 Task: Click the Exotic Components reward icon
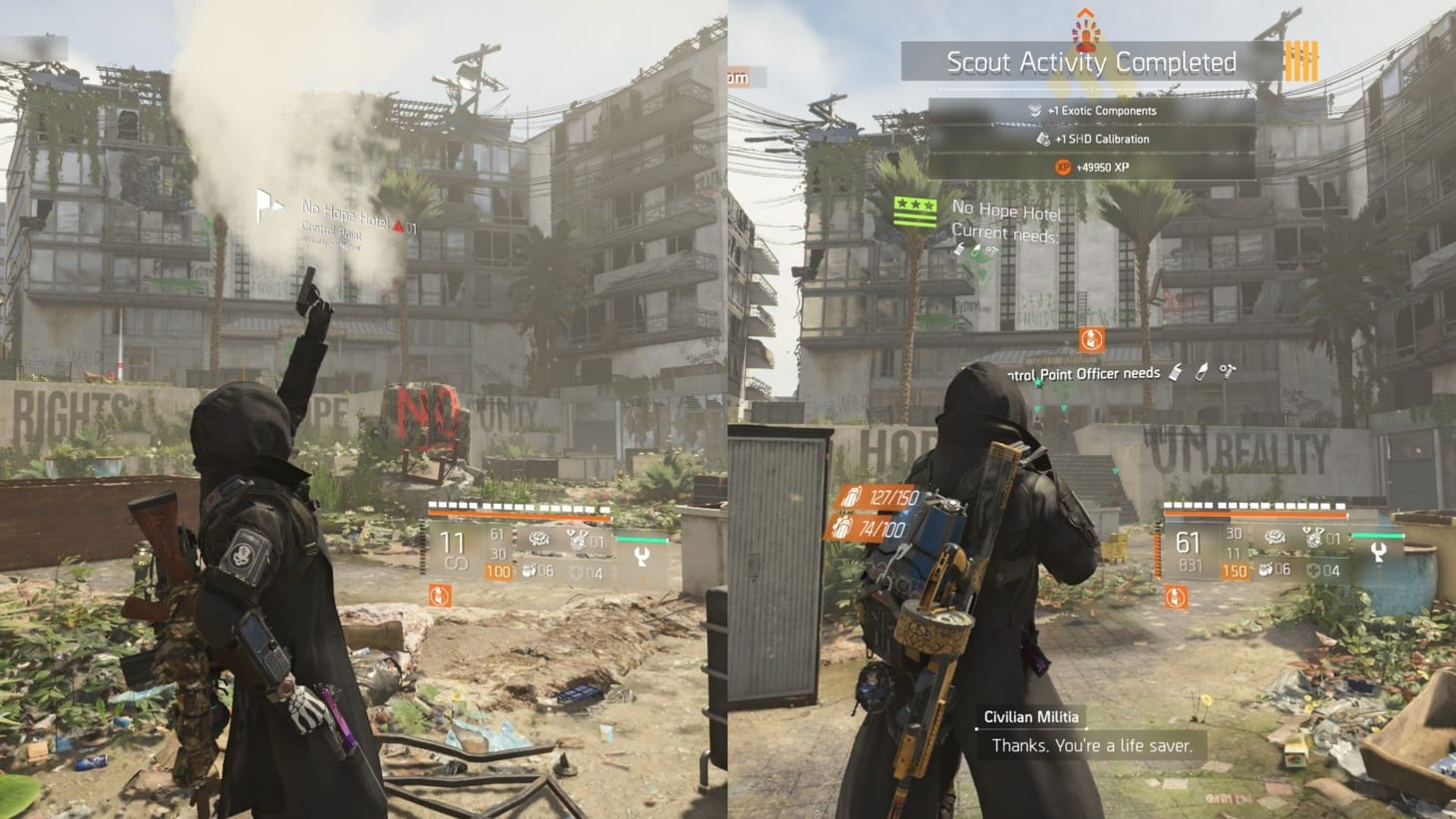pyautogui.click(x=1035, y=110)
